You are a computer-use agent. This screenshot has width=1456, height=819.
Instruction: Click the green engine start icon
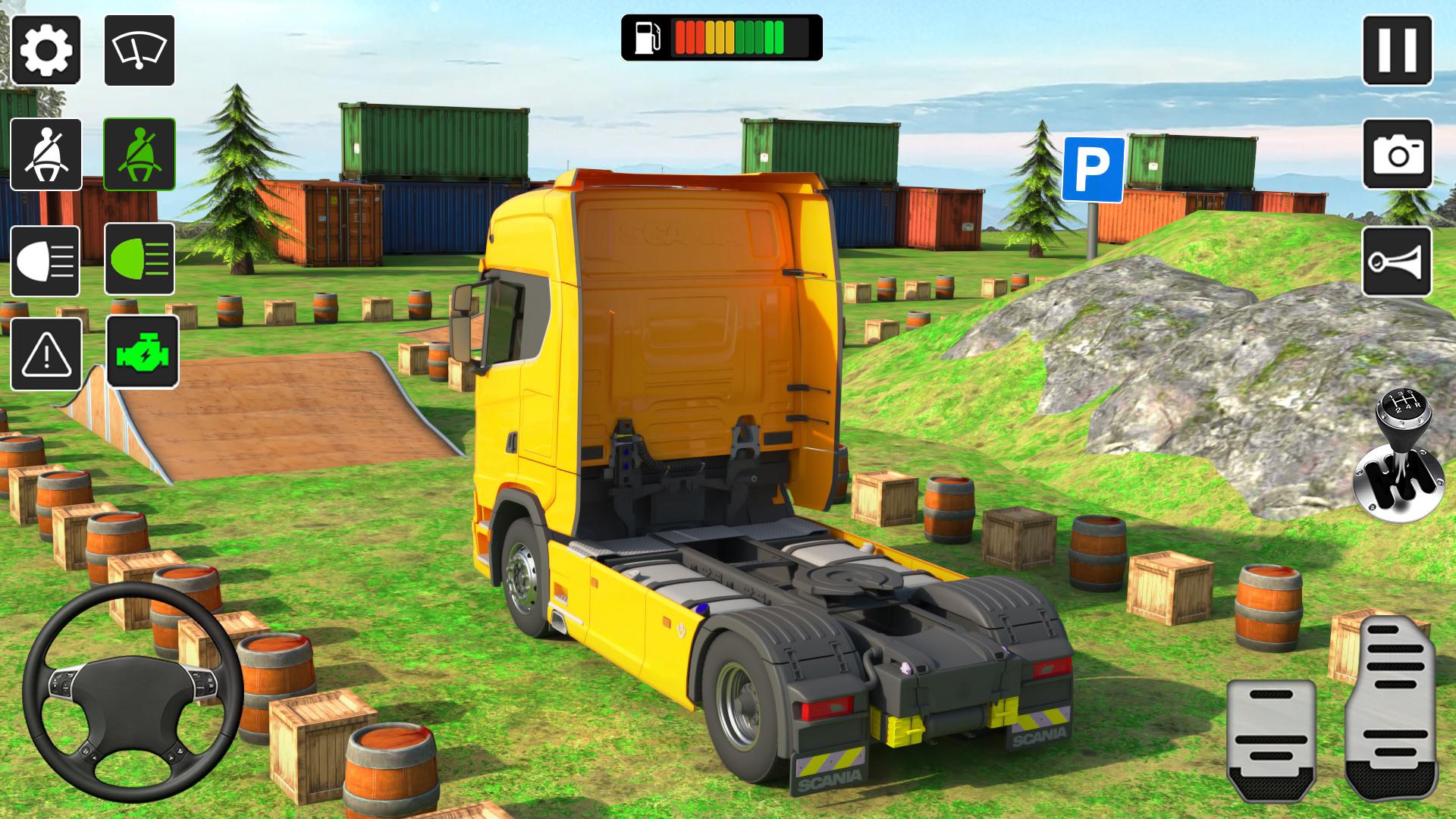click(143, 353)
